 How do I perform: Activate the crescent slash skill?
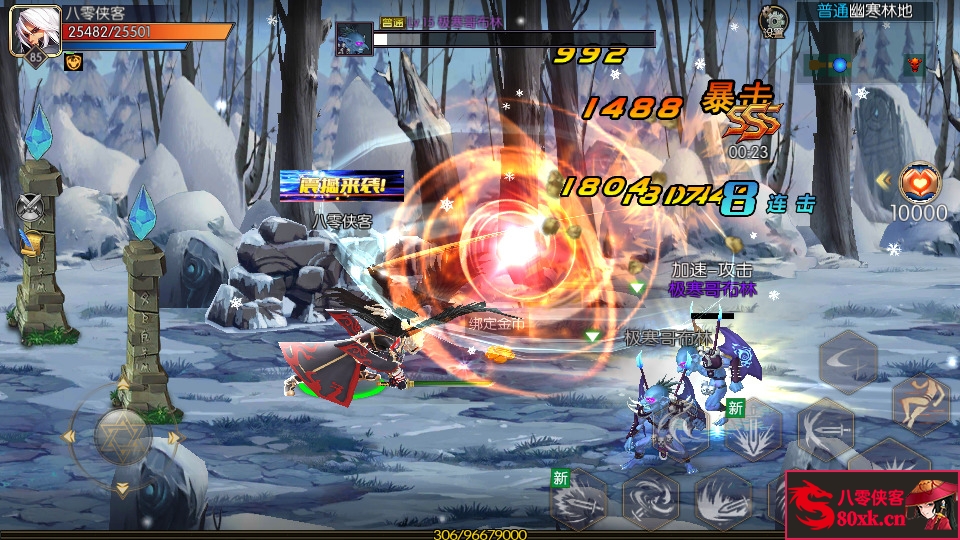click(x=848, y=362)
